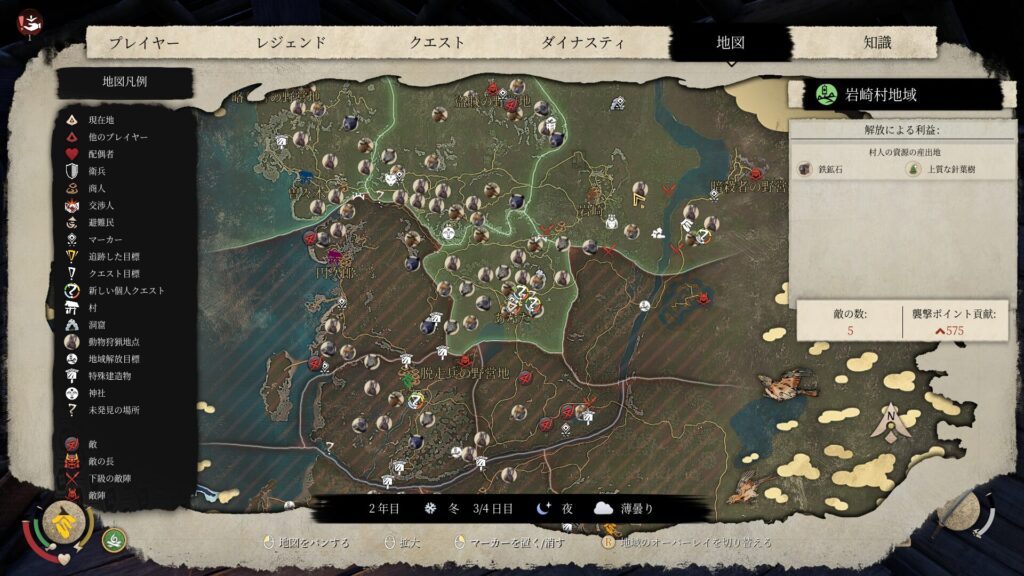Switch to the プレイヤー tab
Image resolution: width=1024 pixels, height=576 pixels.
coord(144,43)
